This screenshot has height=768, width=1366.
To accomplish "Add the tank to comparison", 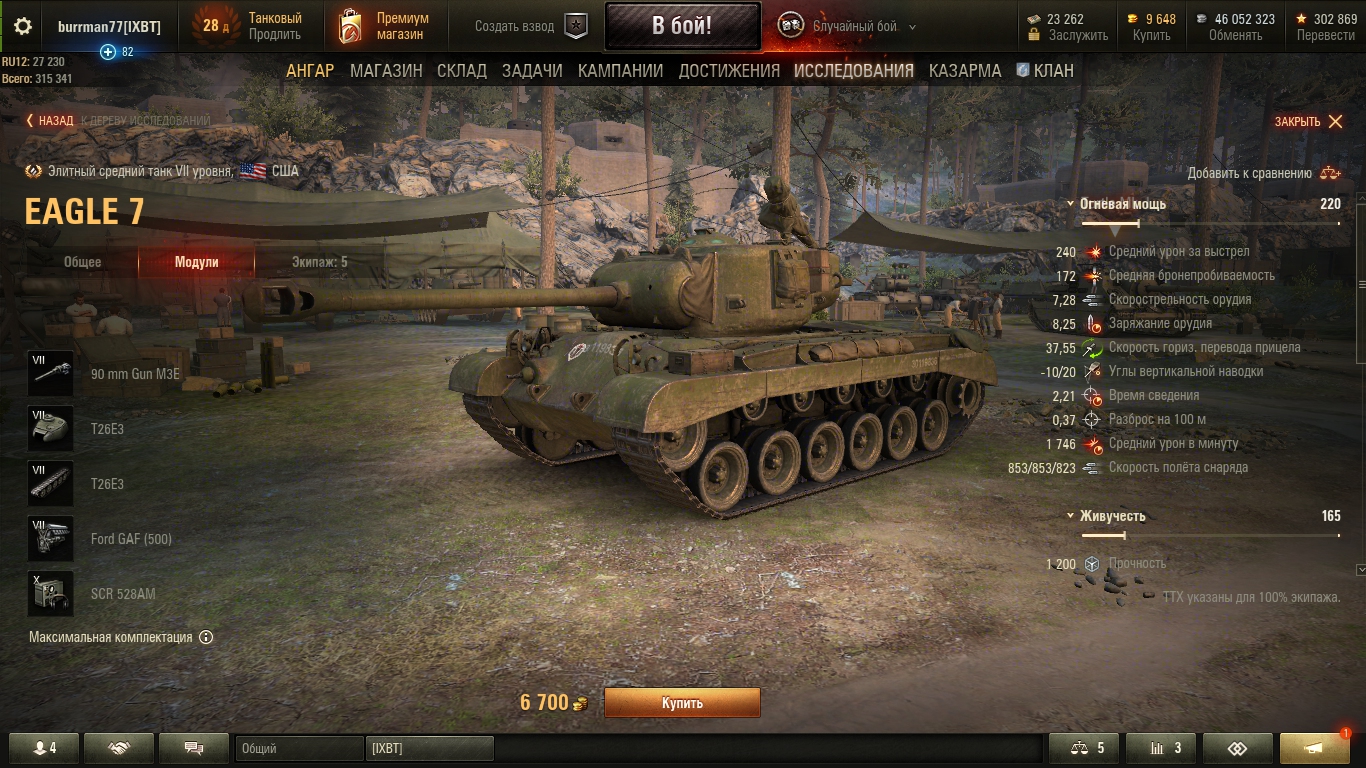I will 1264,173.
